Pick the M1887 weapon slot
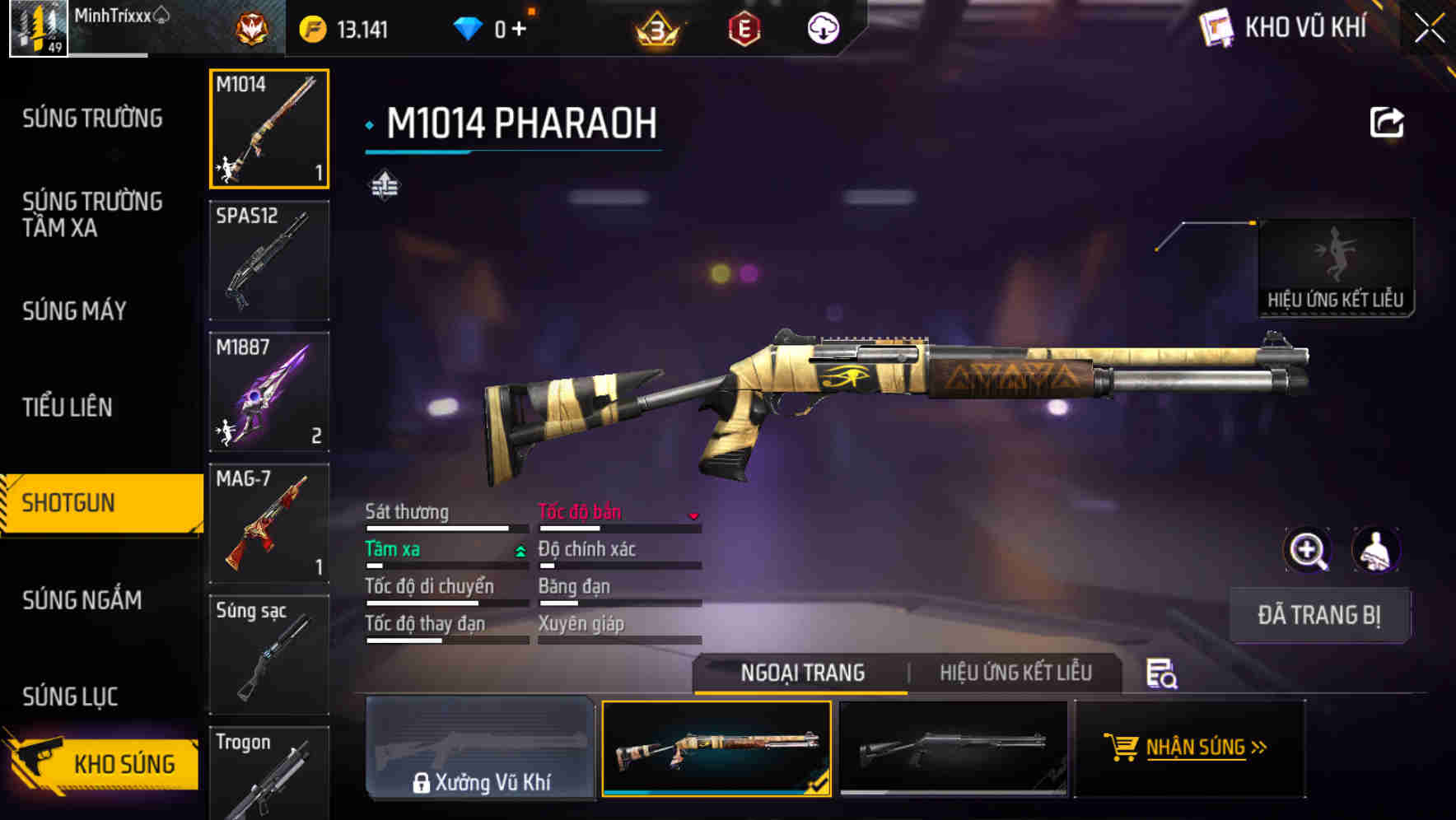 (269, 392)
